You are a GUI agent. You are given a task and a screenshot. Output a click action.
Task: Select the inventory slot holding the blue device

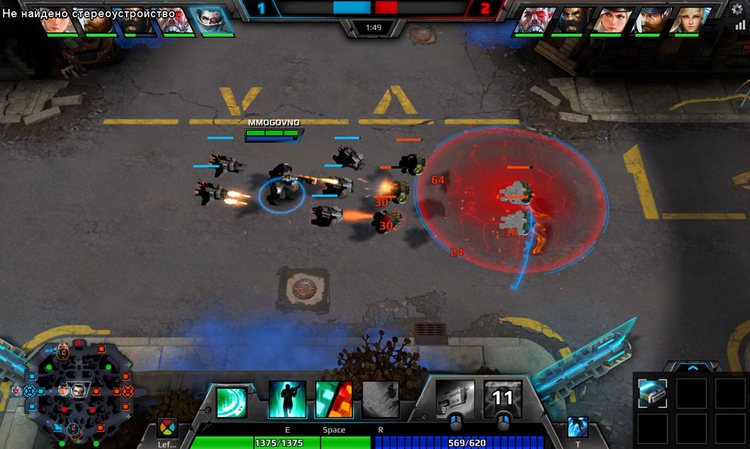(653, 393)
